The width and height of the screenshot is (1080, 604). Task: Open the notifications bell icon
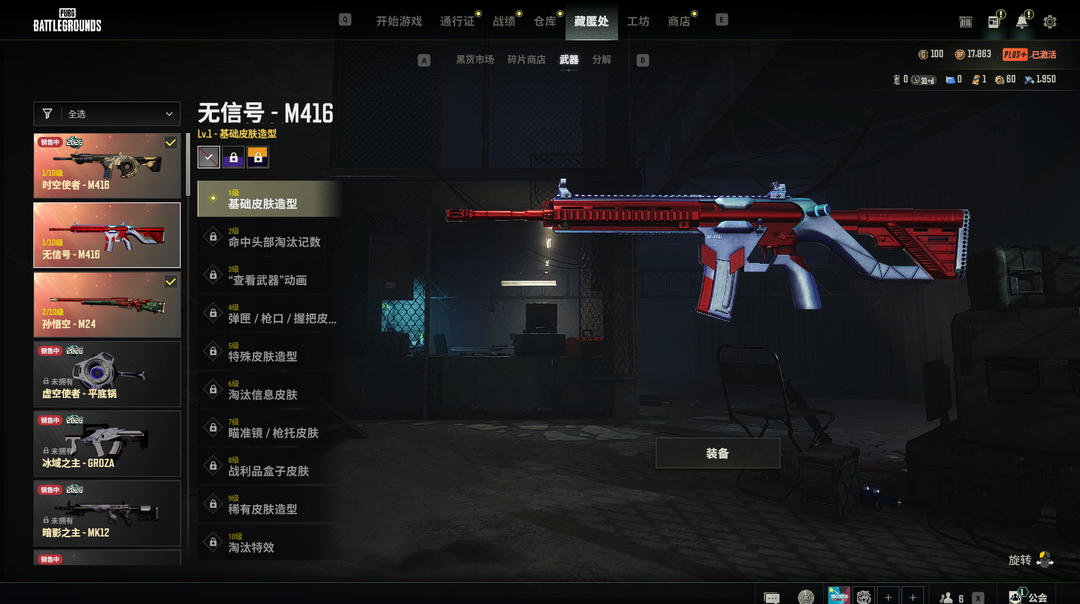coord(1022,21)
